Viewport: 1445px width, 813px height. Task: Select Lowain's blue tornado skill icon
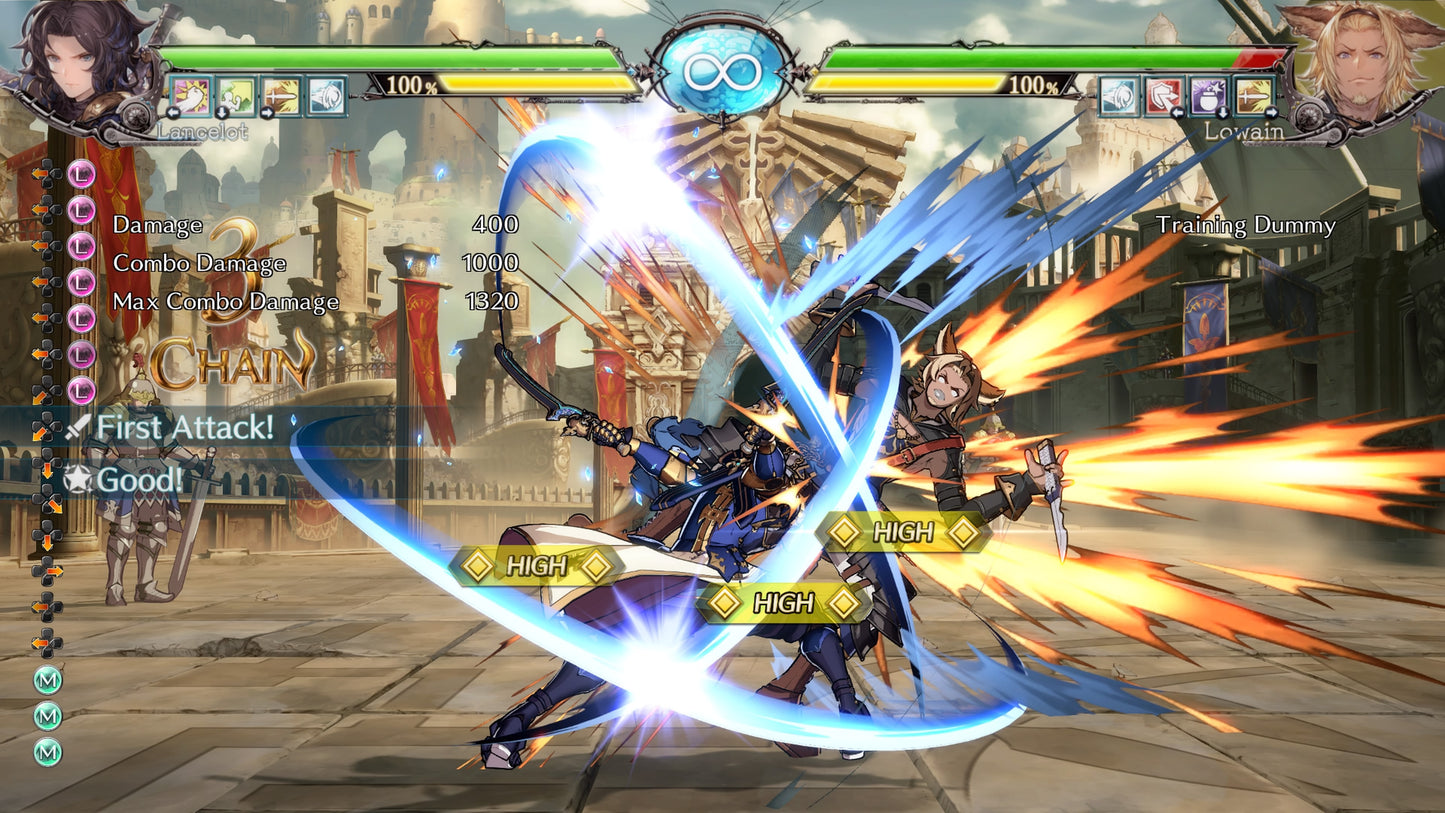coord(1118,96)
